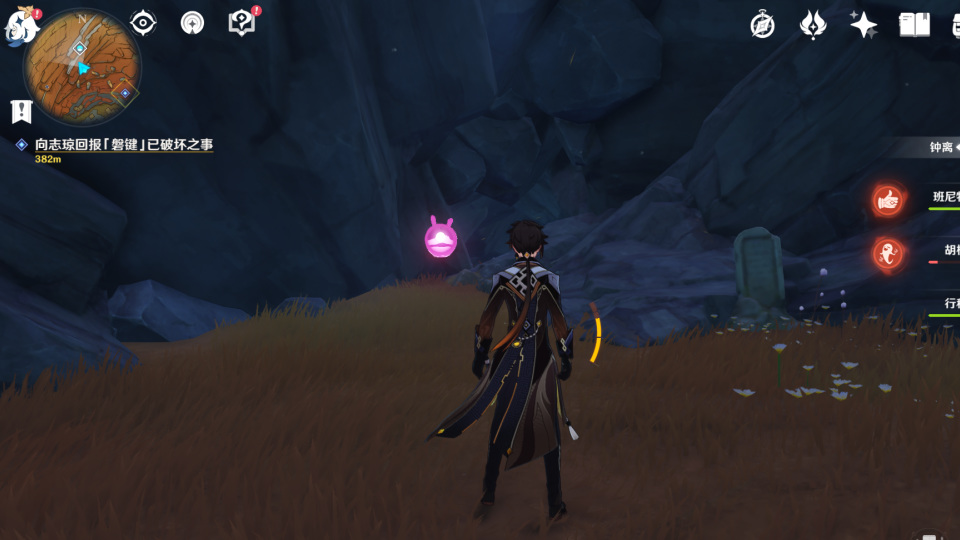Open the open-book adventurer handbook icon
Viewport: 960px width, 540px height.
pyautogui.click(x=914, y=25)
